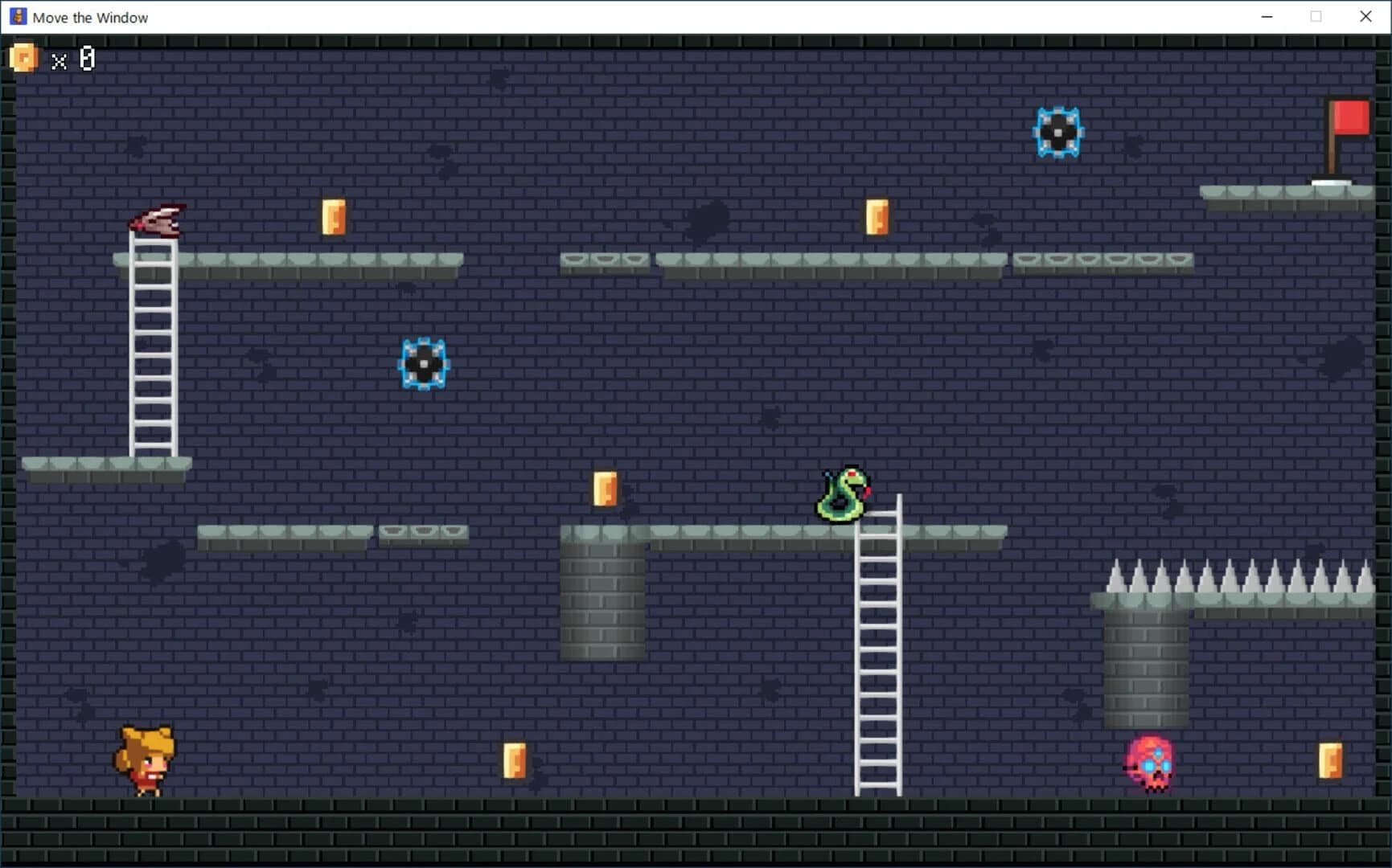Image resolution: width=1392 pixels, height=868 pixels.
Task: Click the coin near the bottom-center floor
Action: tap(515, 762)
